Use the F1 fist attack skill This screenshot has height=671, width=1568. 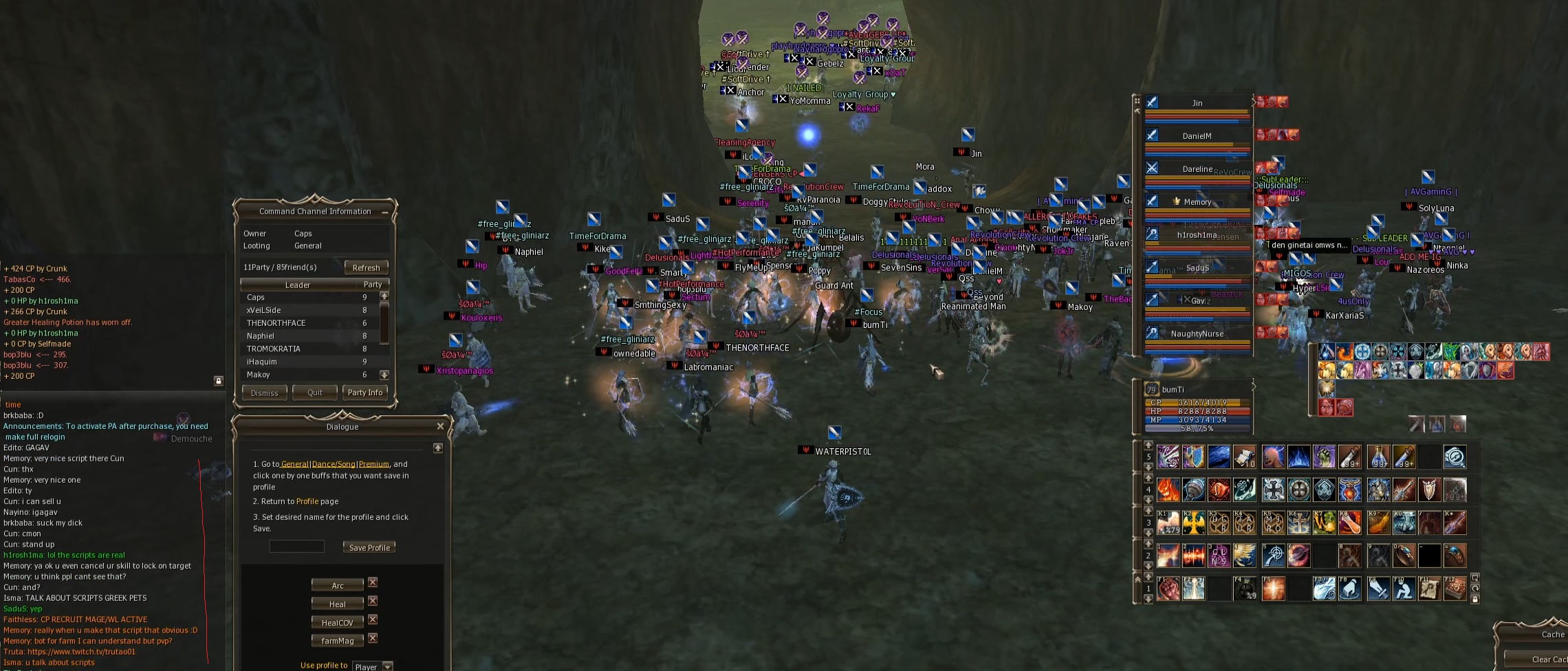[1168, 588]
